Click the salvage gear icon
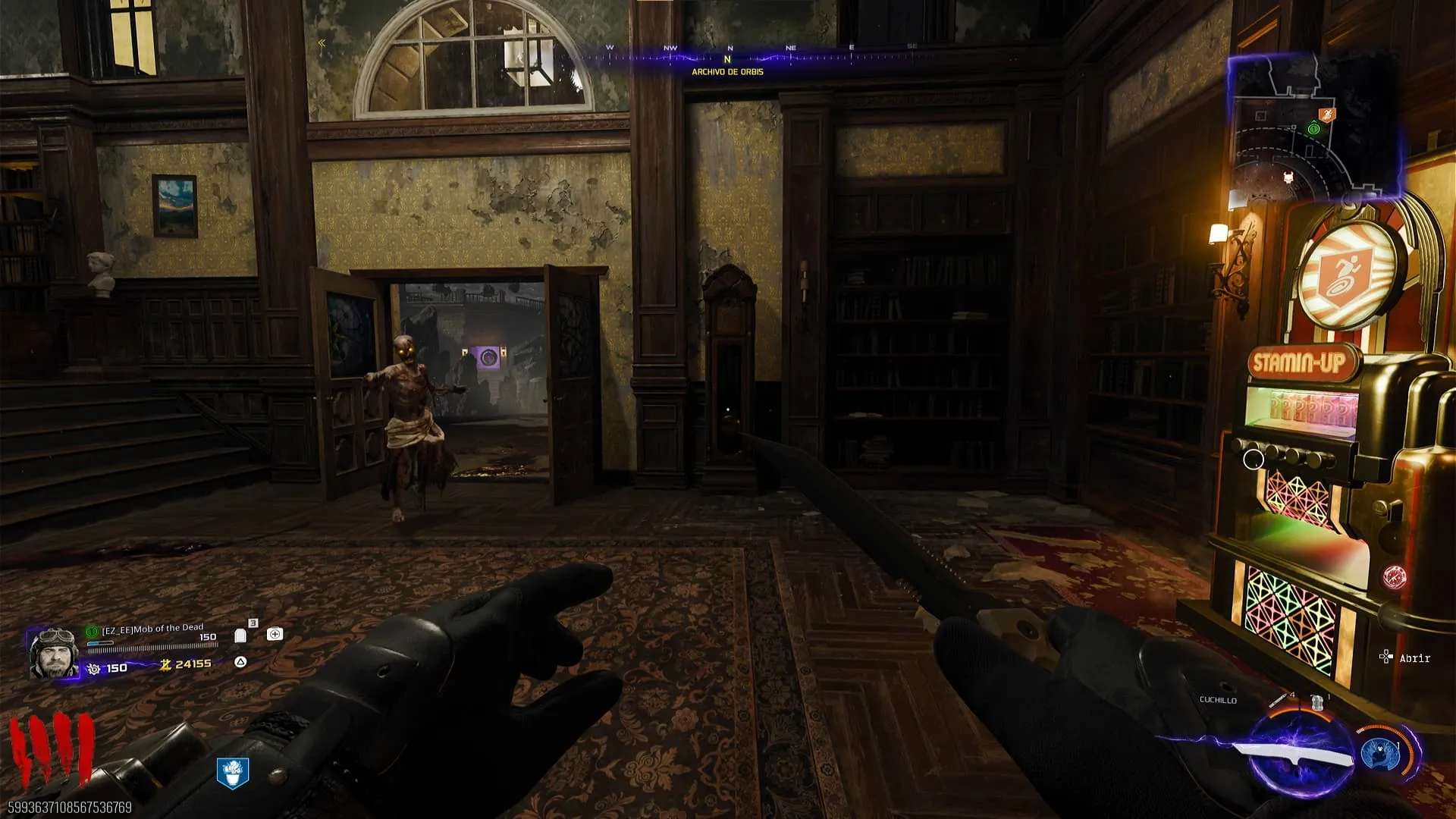1456x819 pixels. (94, 668)
